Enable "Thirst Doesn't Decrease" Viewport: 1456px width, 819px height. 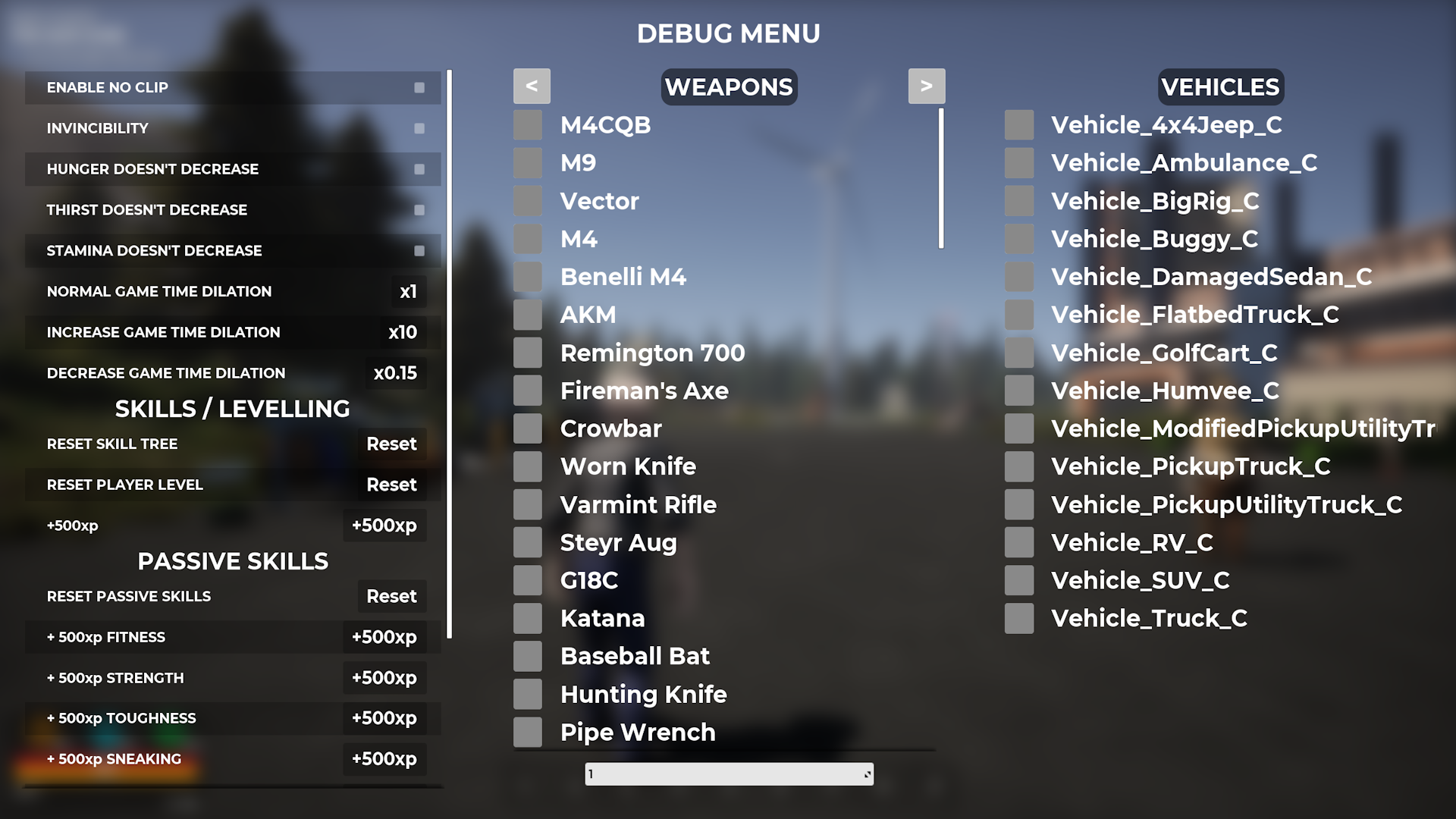coord(418,210)
